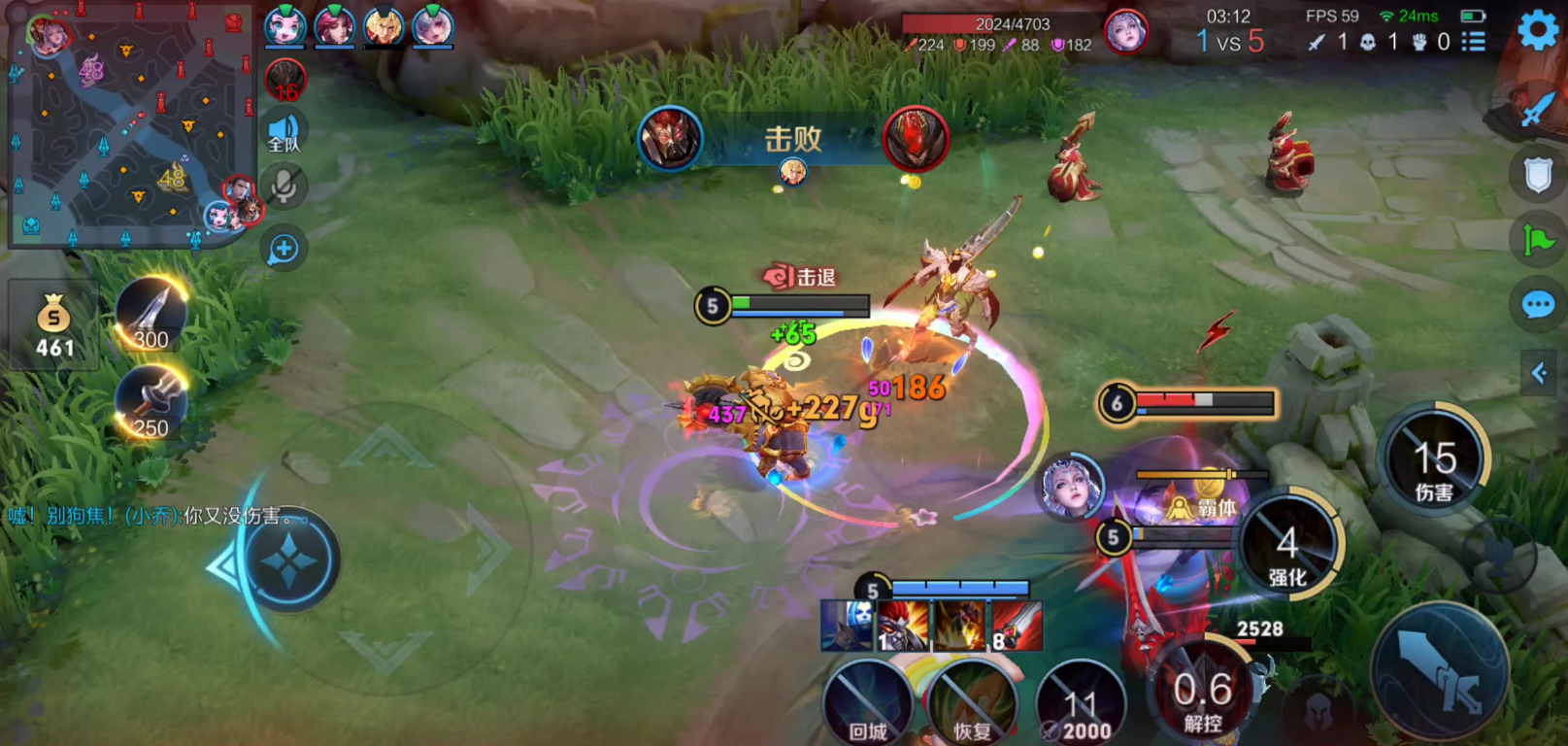The height and width of the screenshot is (746, 1568).
Task: Send the shield defend signal
Action: point(1538,176)
